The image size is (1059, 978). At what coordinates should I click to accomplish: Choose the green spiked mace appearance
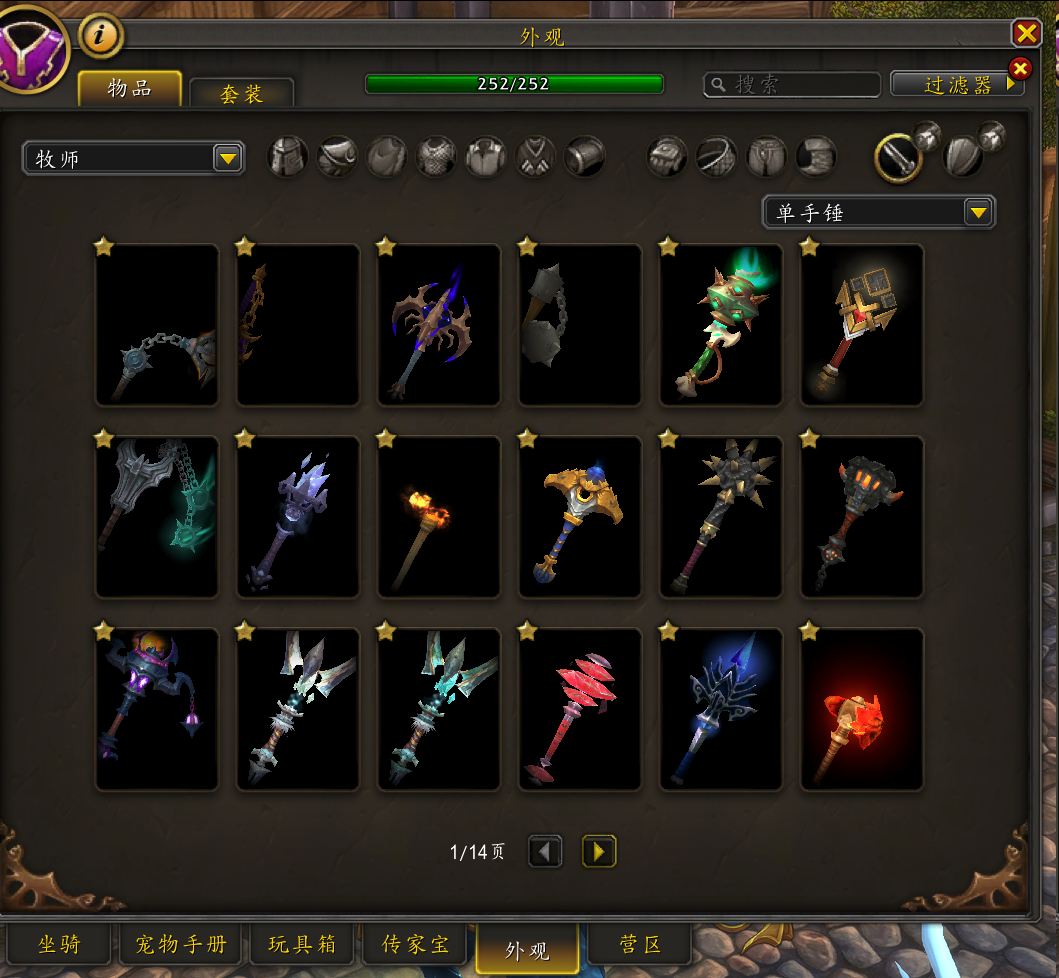click(721, 325)
